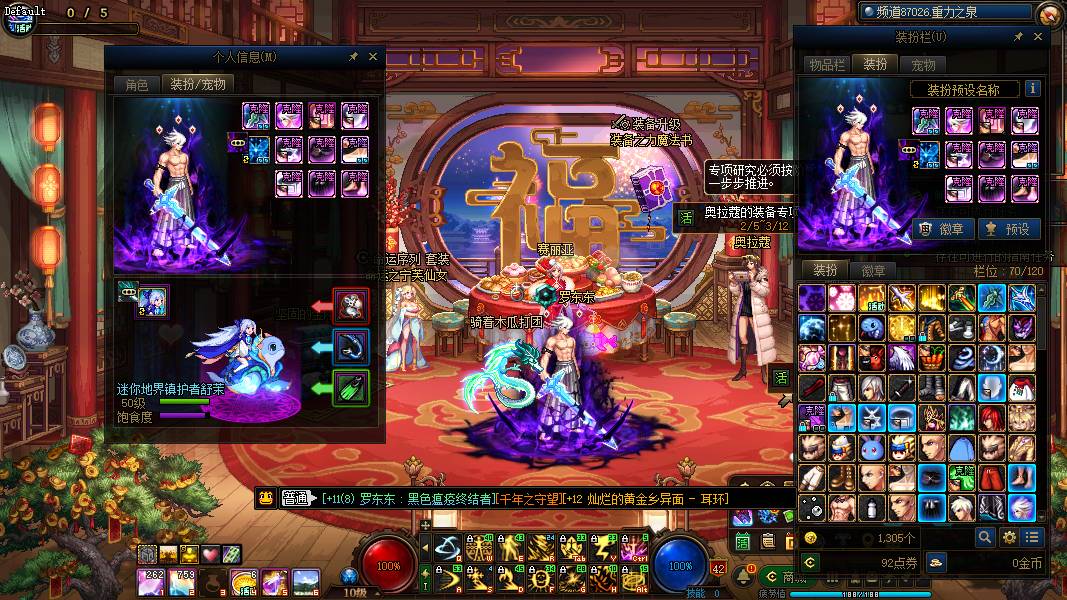Select the 装扮/宠物 tab
The width and height of the screenshot is (1067, 600).
coord(197,84)
